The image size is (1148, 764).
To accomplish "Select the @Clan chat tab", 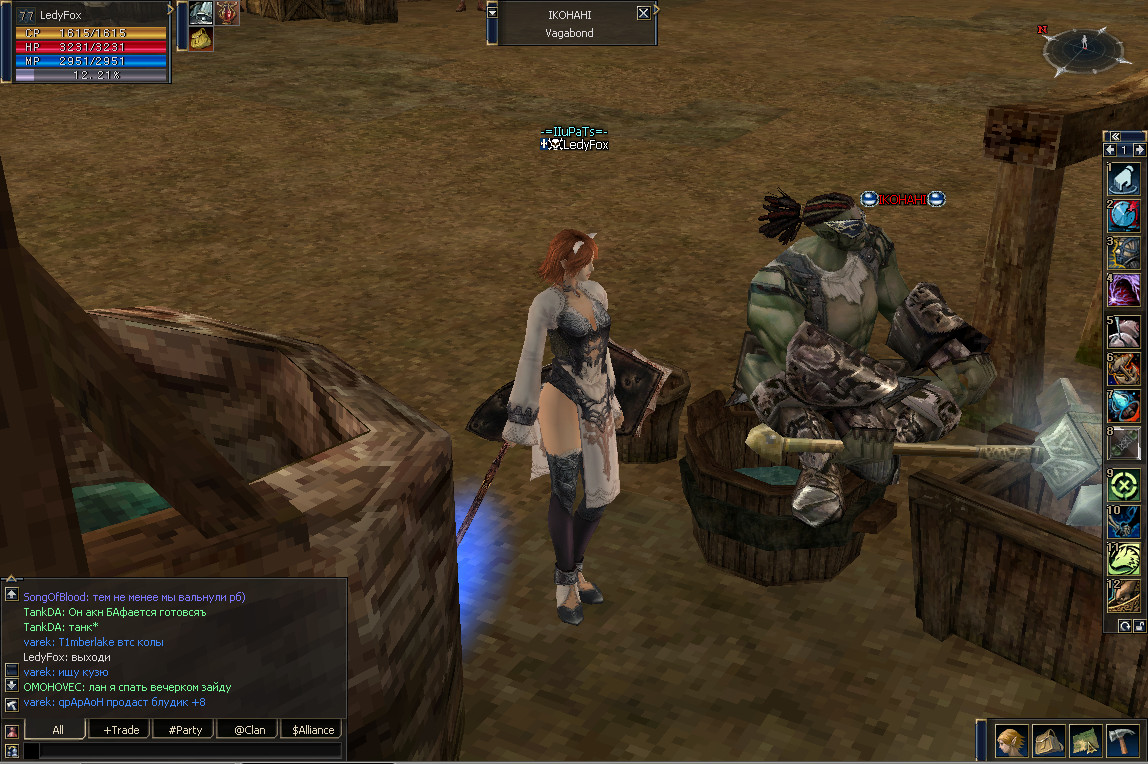I will (249, 729).
